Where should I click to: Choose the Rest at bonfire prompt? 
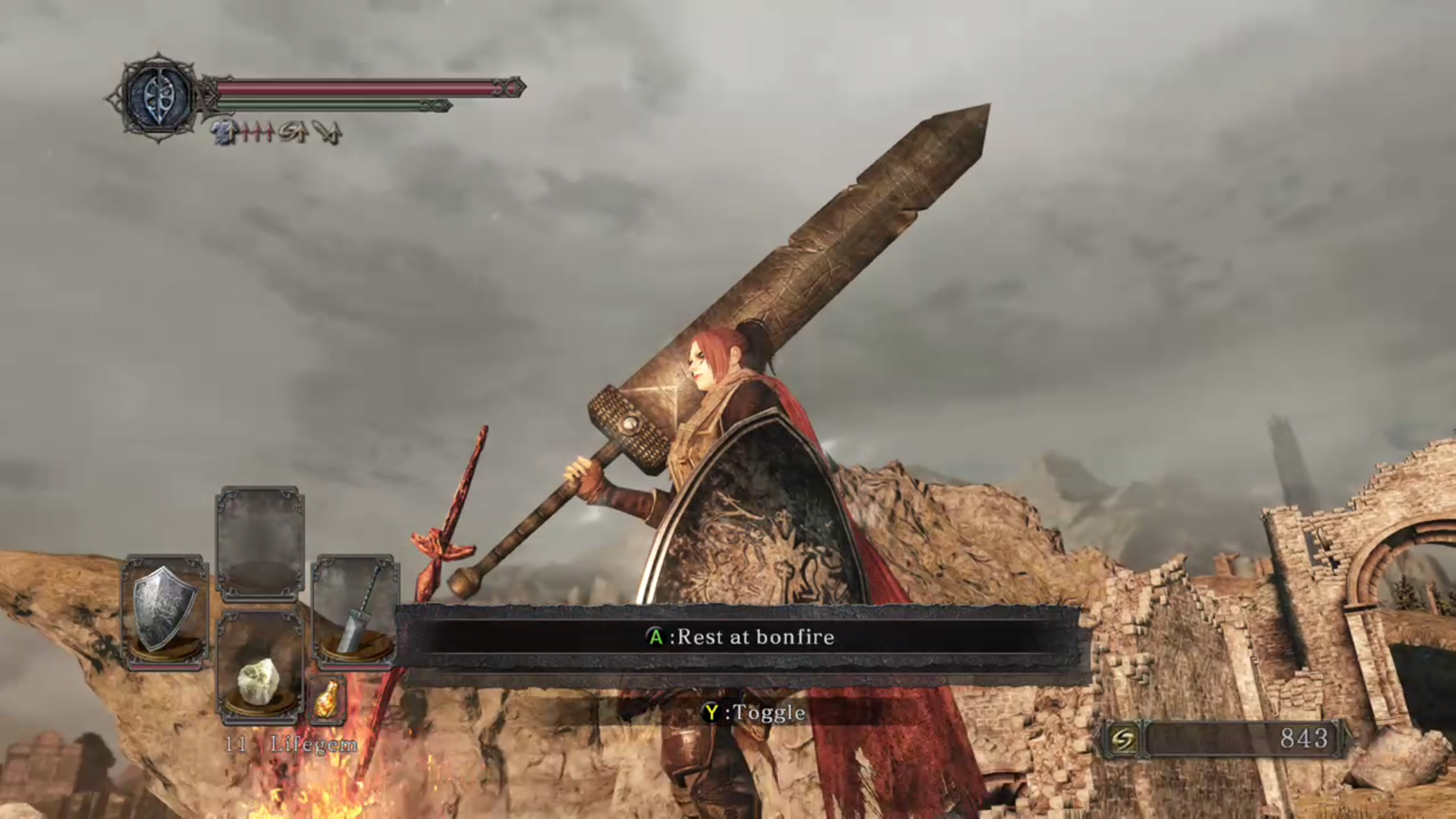point(740,637)
